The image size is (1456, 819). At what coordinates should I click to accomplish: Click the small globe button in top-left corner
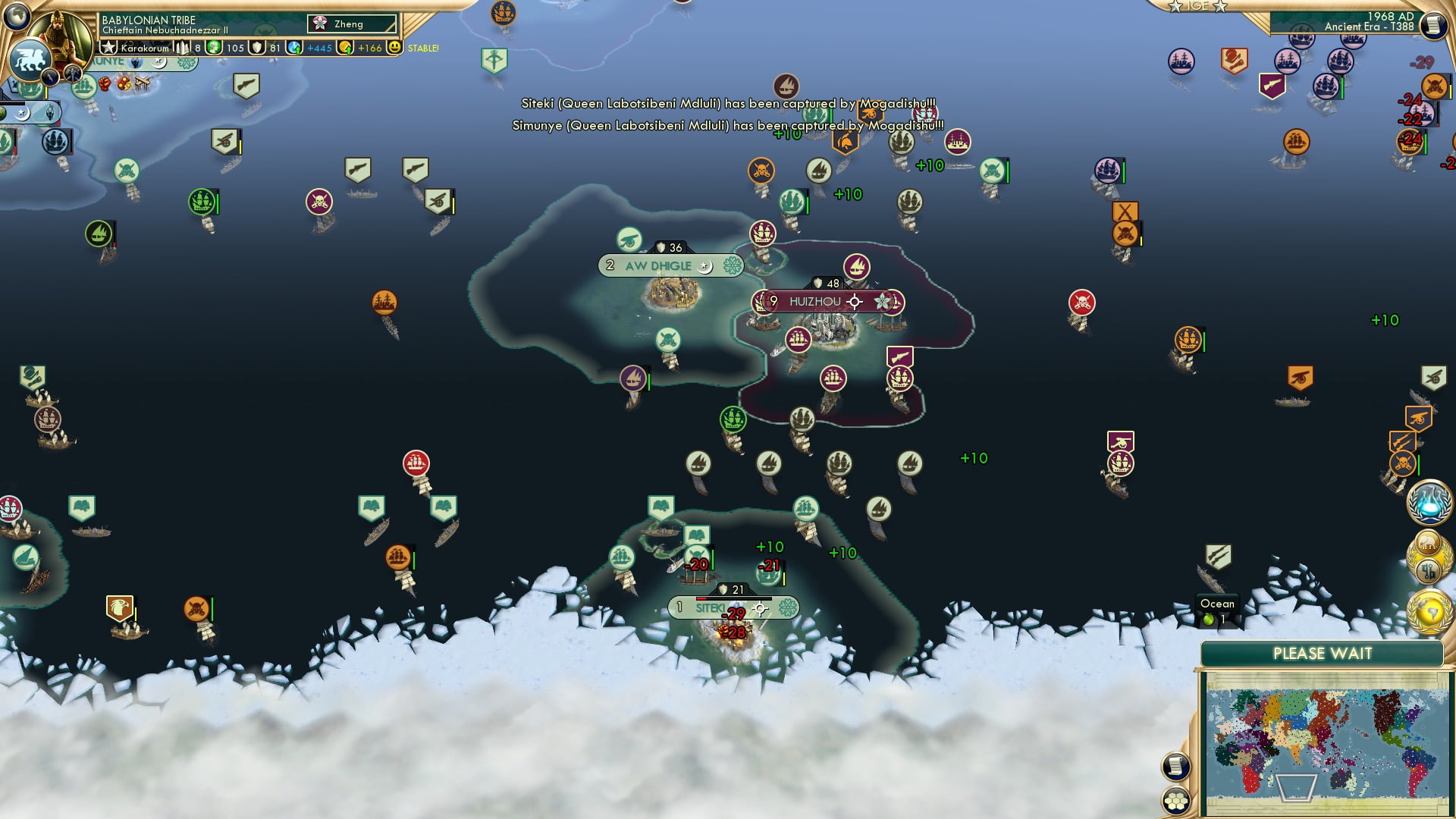pyautogui.click(x=15, y=18)
